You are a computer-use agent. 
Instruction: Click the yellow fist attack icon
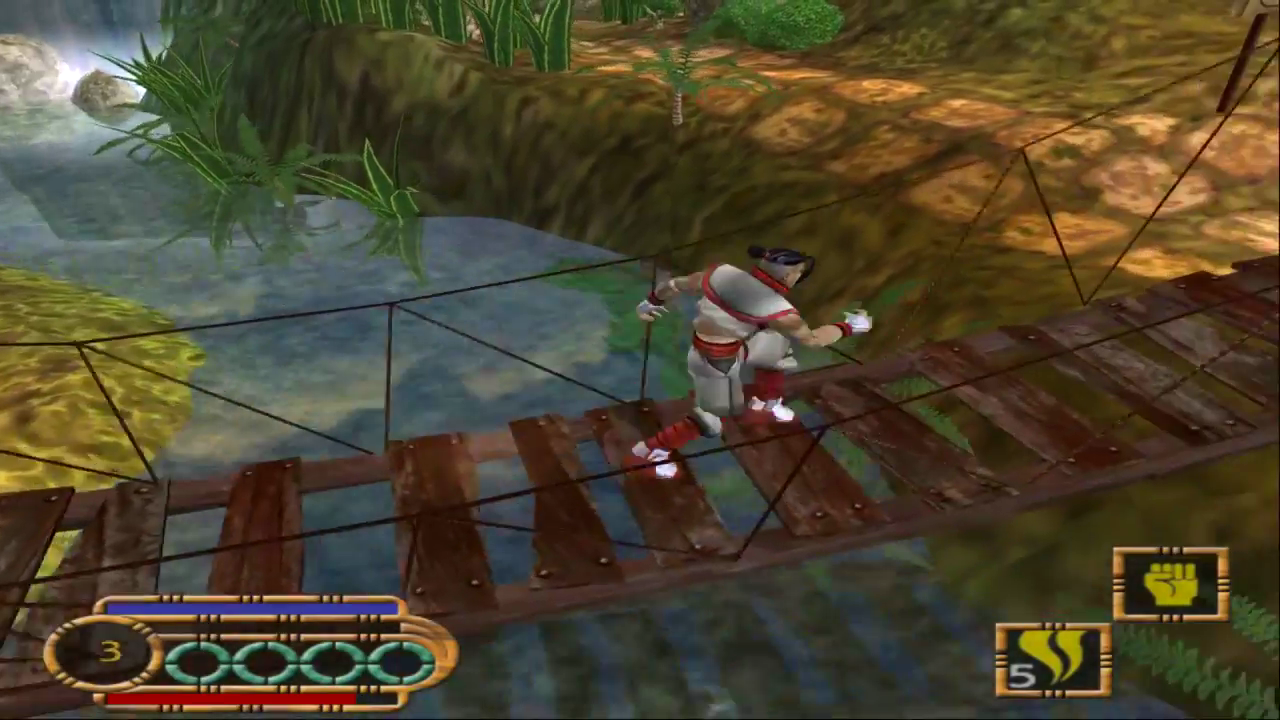1172,585
